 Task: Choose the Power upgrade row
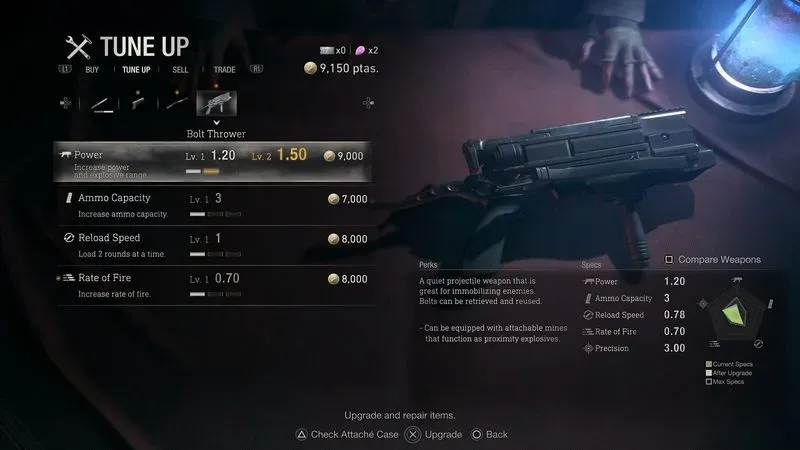point(211,157)
